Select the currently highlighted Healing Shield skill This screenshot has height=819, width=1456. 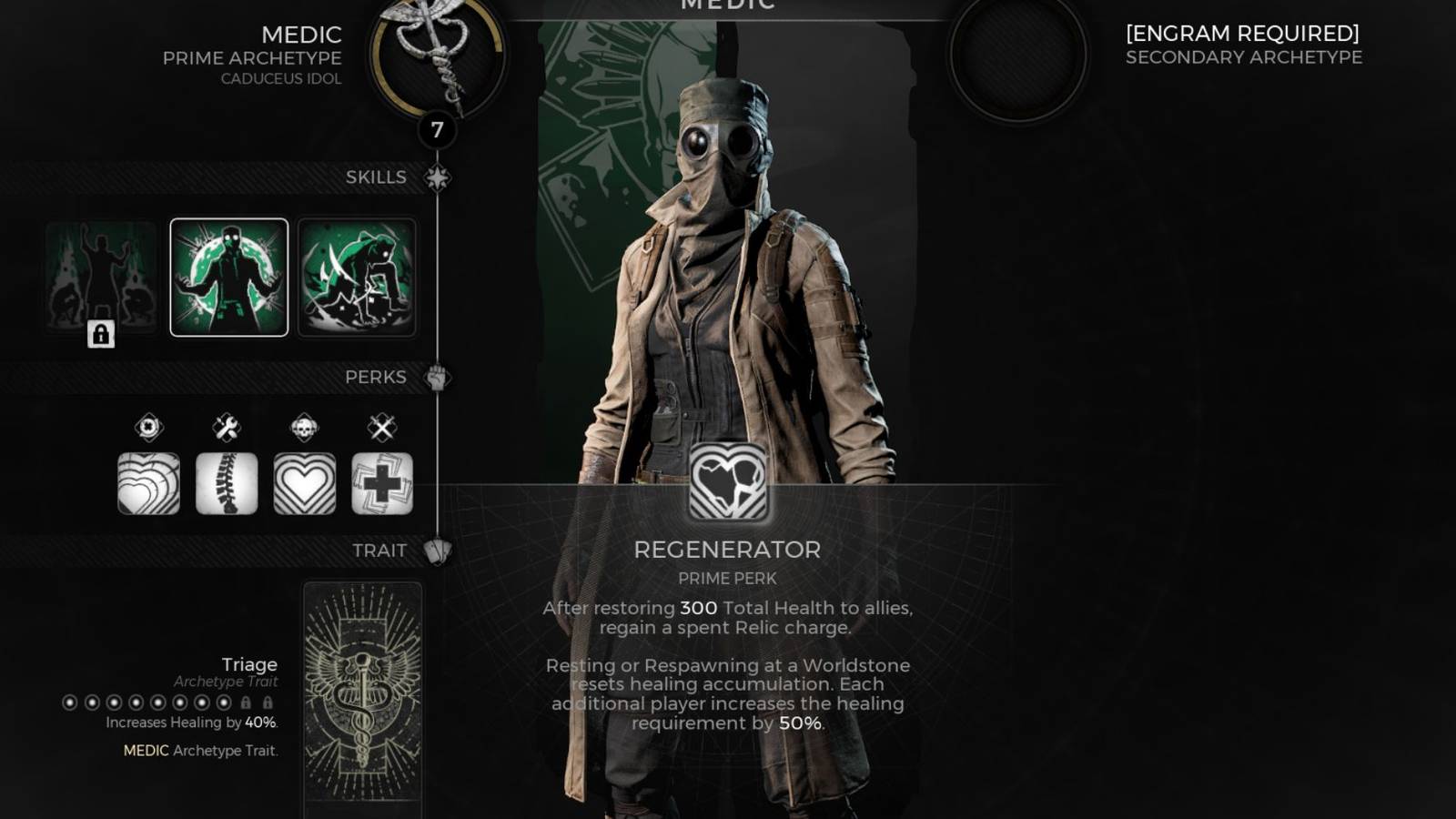click(x=228, y=278)
